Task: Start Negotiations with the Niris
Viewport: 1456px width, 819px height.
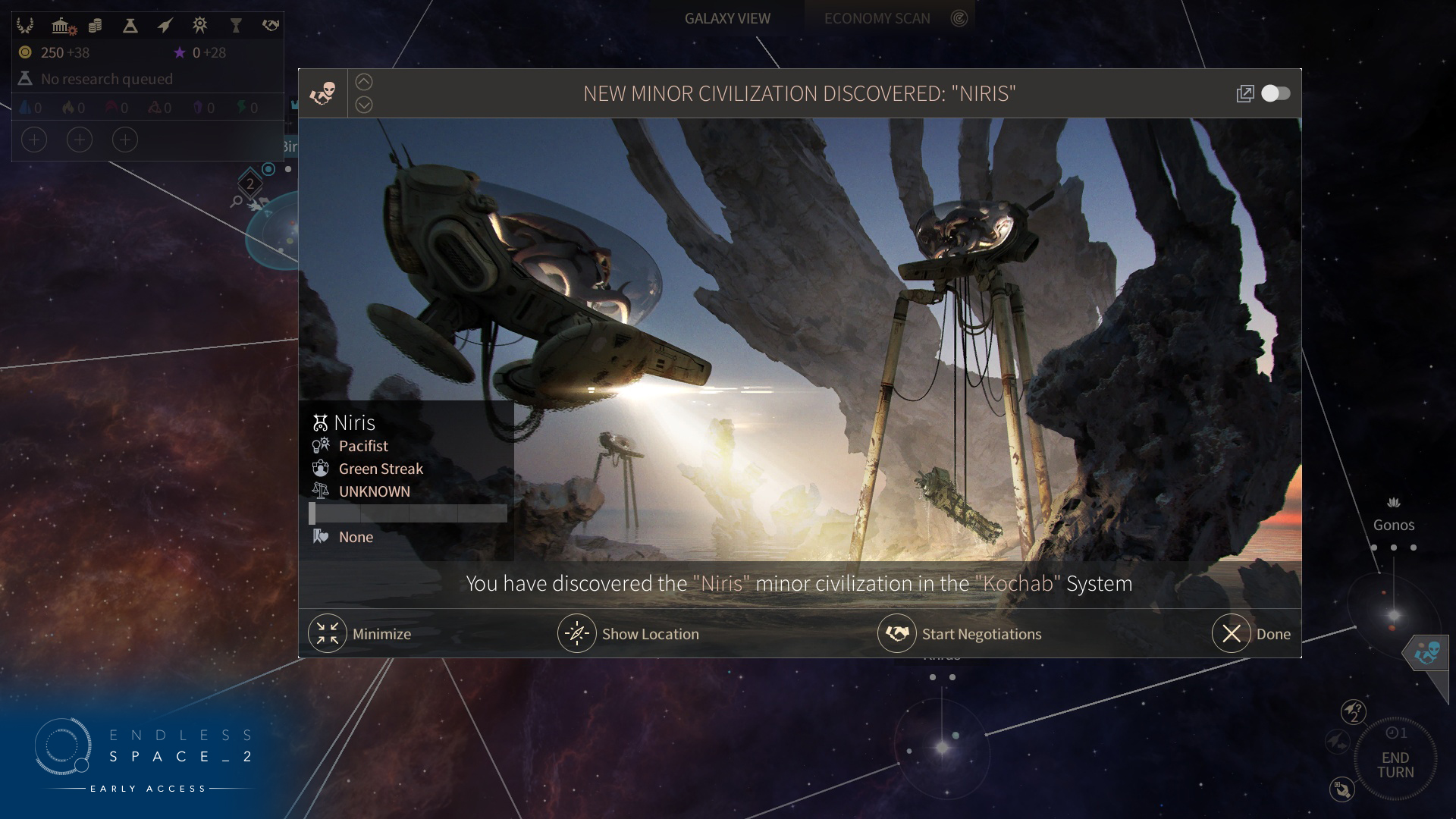Action: point(897,633)
